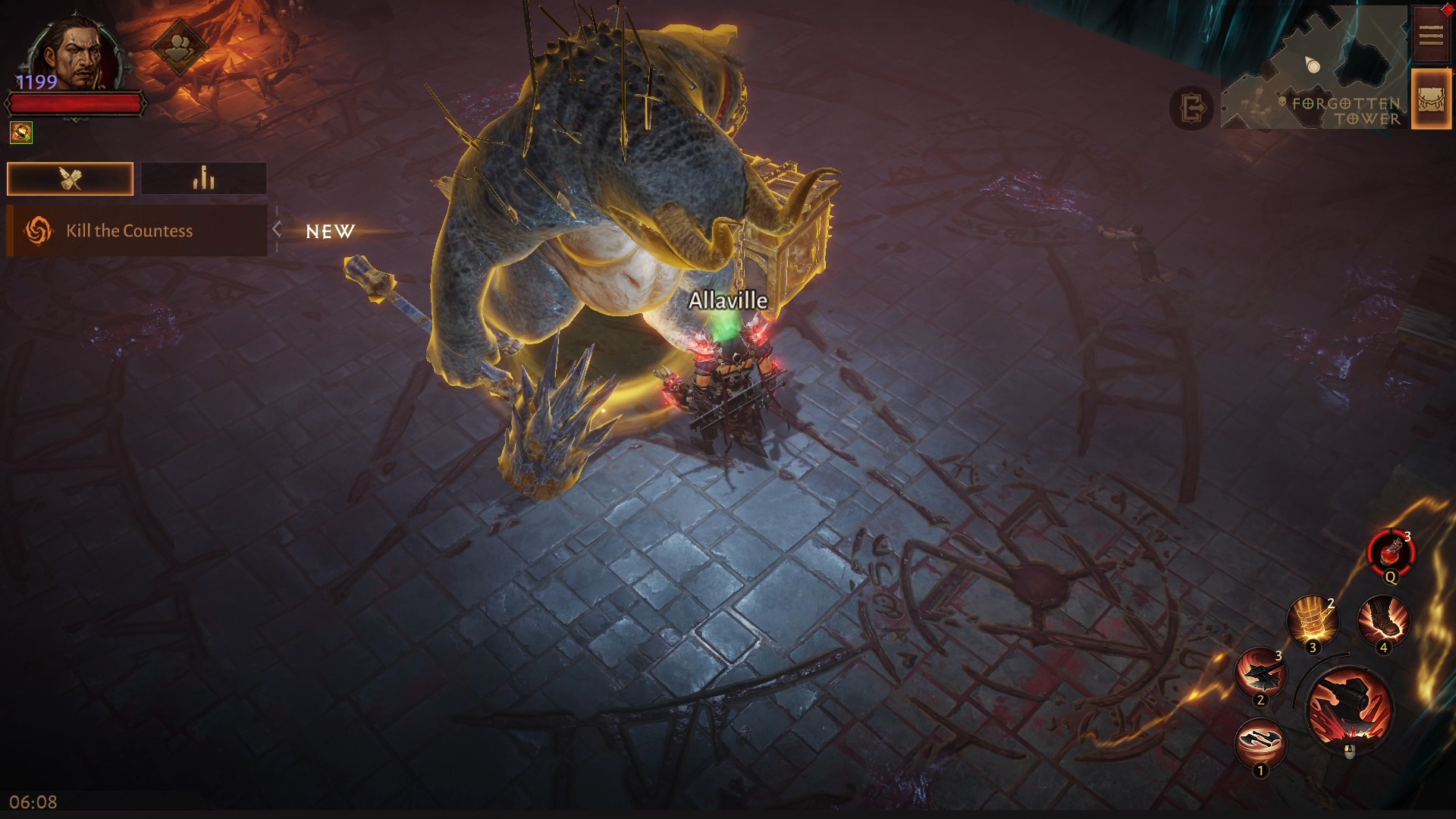Switch to the bar chart tab
Viewport: 1456px width, 819px height.
point(203,179)
